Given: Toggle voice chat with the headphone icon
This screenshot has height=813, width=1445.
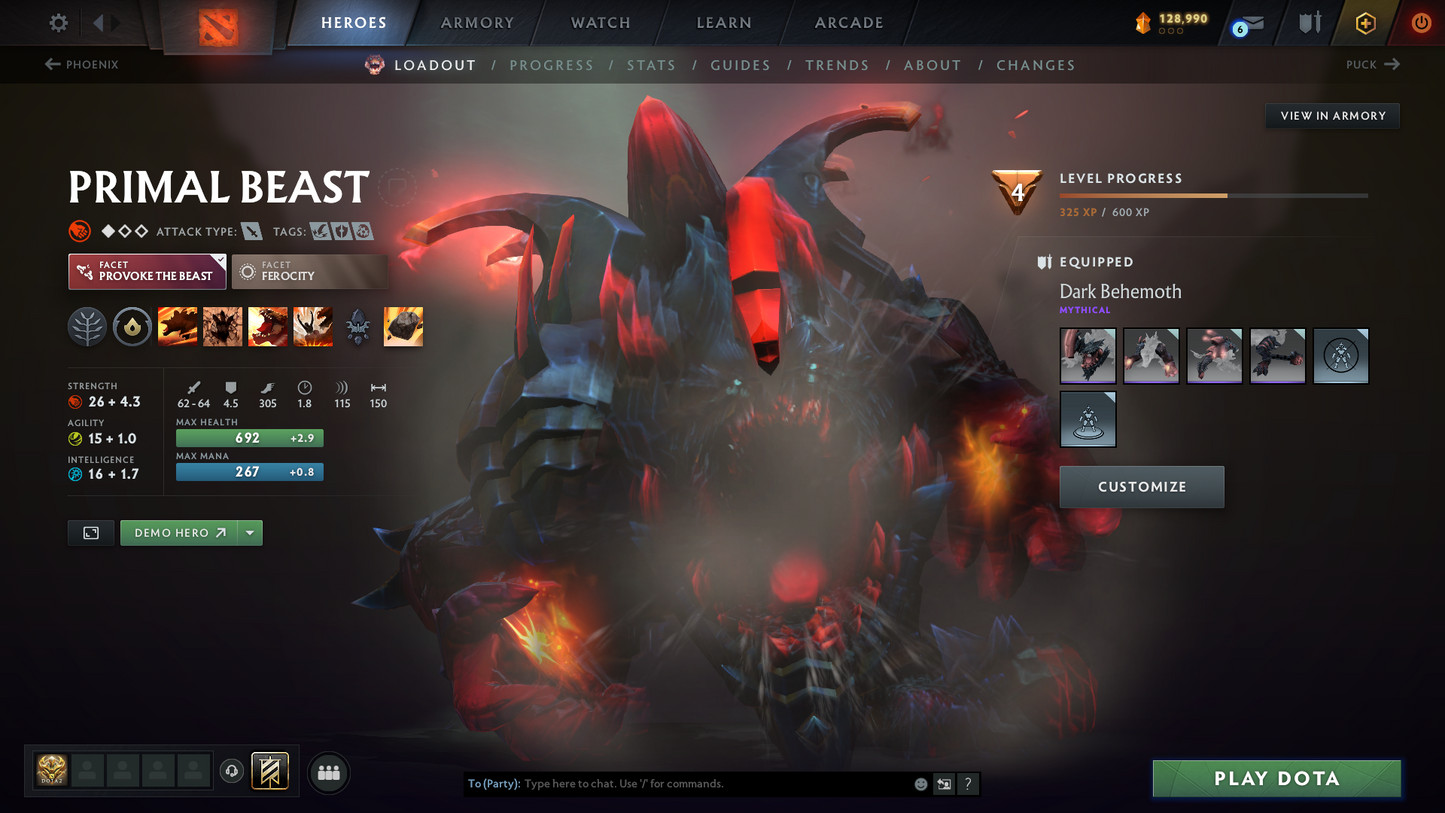Looking at the screenshot, I should [229, 771].
